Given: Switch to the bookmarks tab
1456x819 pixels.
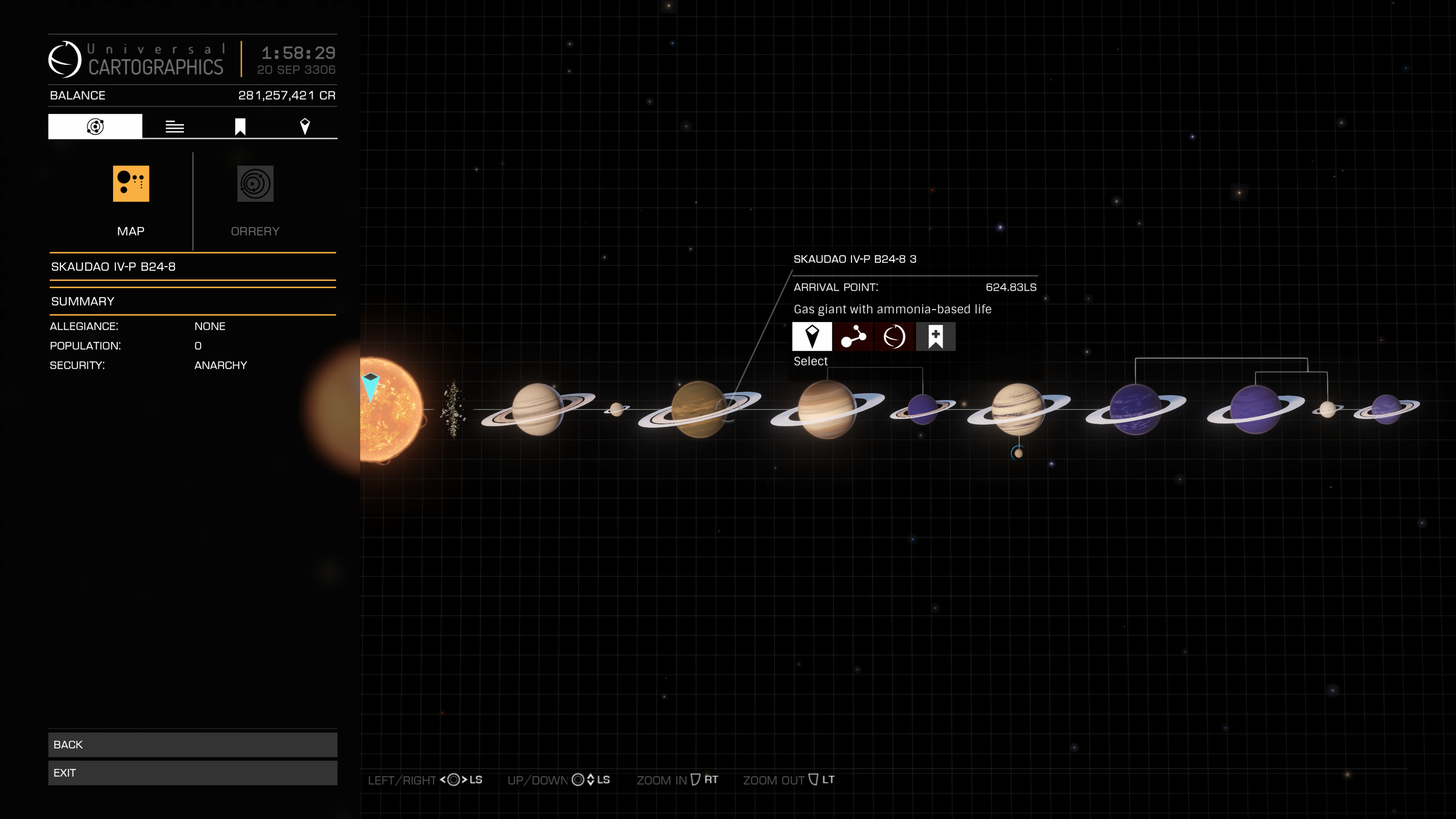Looking at the screenshot, I should [x=240, y=127].
